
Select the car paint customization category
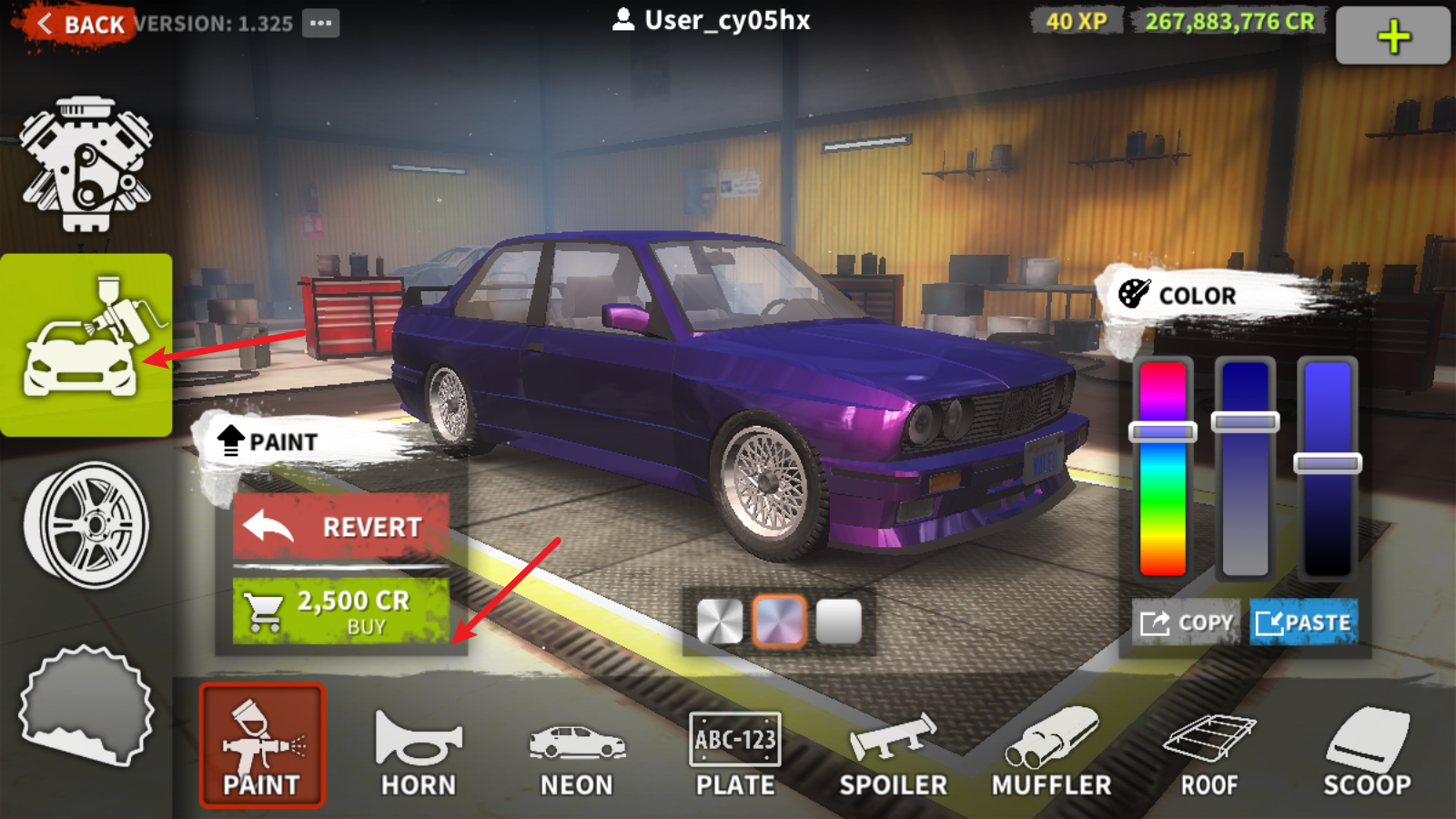(x=86, y=346)
